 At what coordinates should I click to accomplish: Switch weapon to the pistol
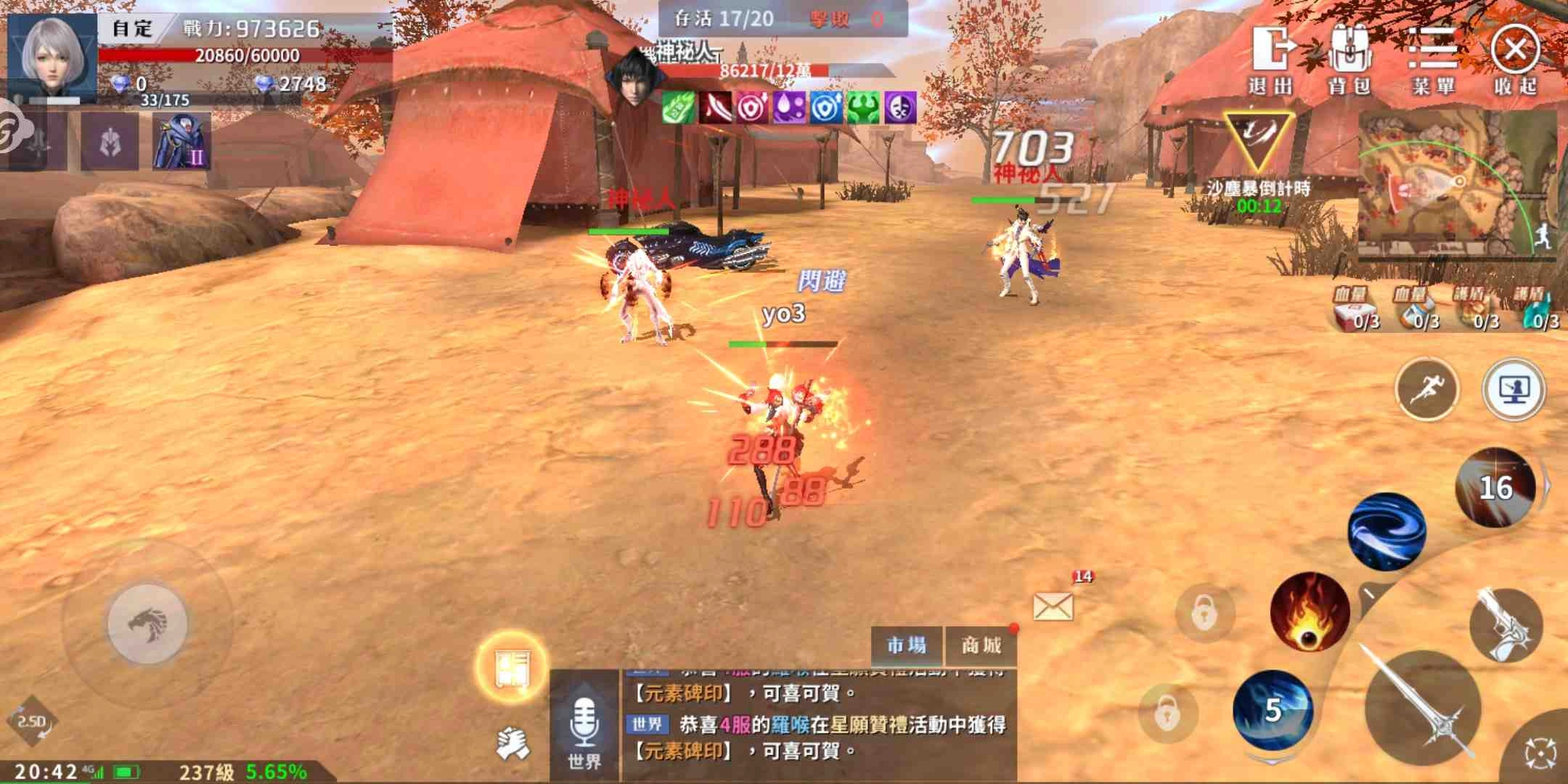1505,624
